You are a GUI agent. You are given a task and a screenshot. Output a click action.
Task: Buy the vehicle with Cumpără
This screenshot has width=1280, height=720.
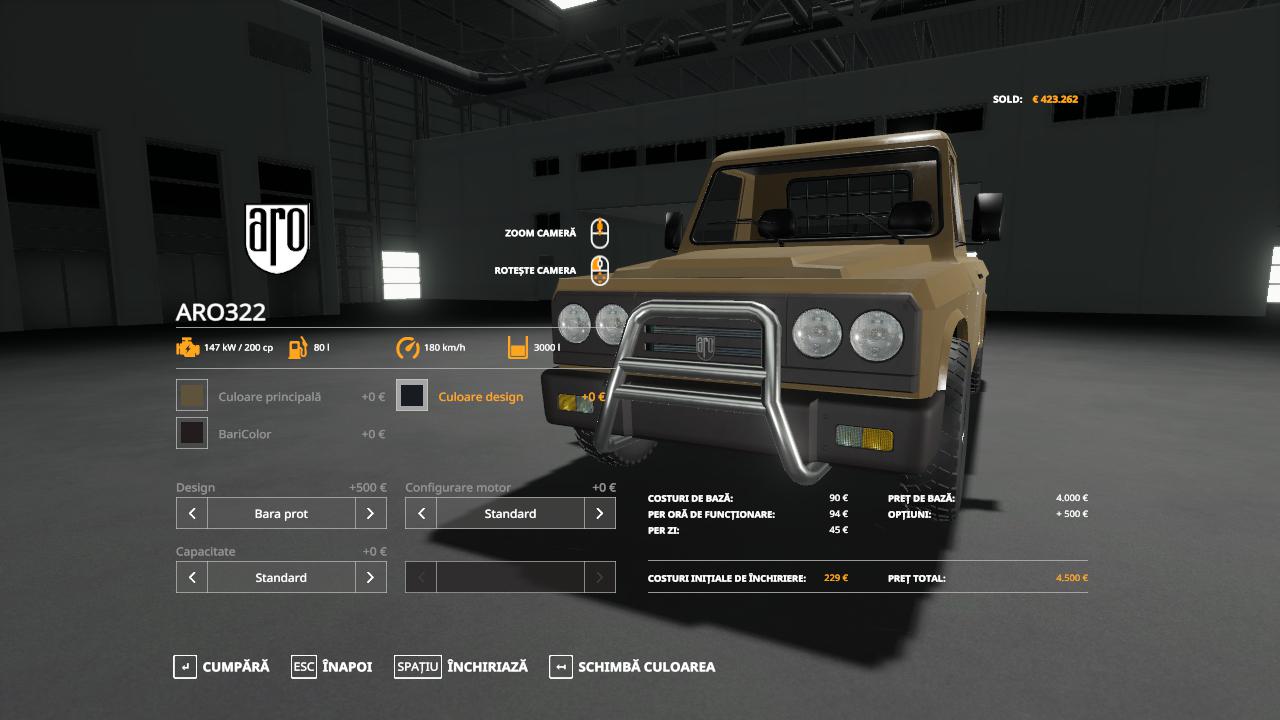pos(221,667)
